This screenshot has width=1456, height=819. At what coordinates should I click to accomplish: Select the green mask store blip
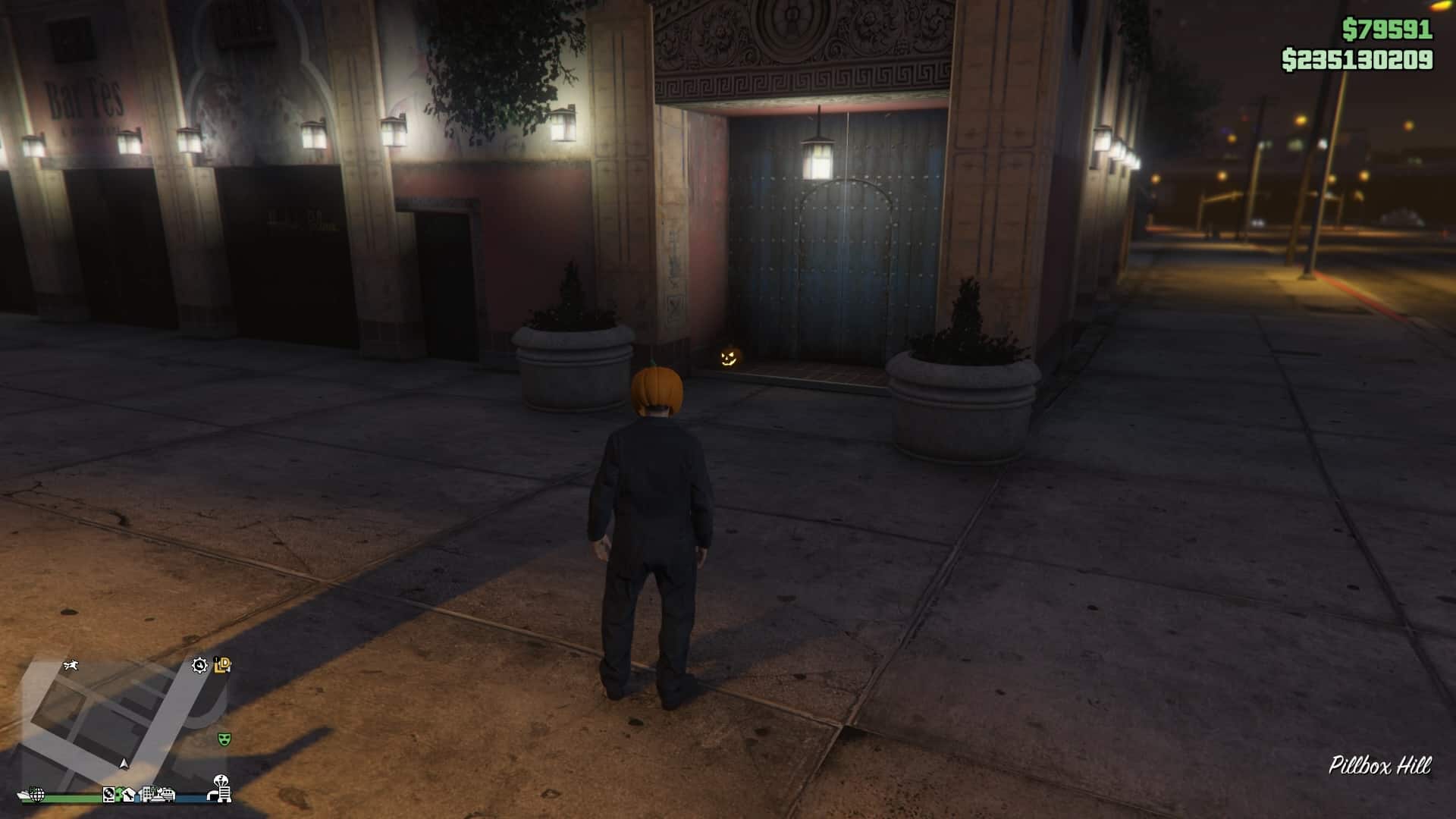click(224, 739)
